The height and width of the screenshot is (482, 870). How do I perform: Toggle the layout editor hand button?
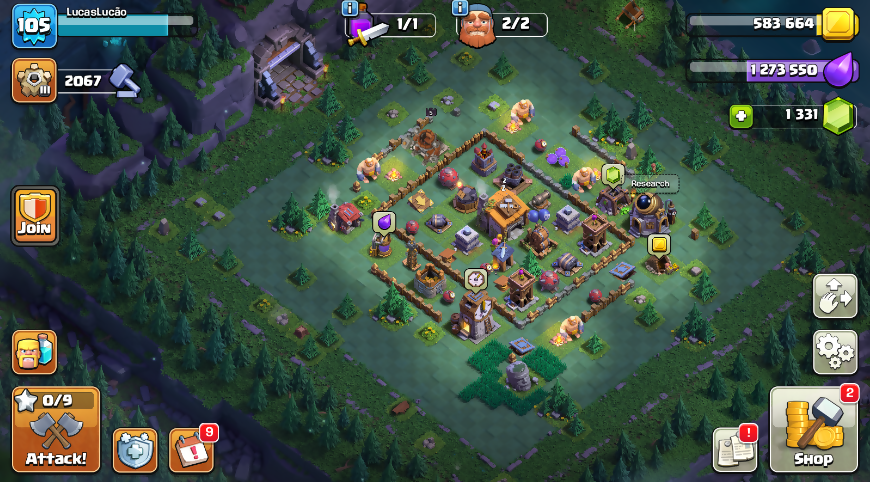coord(834,296)
